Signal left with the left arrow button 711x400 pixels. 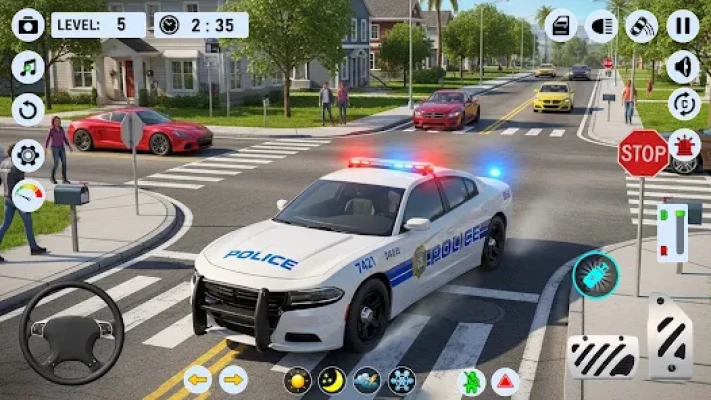point(197,379)
